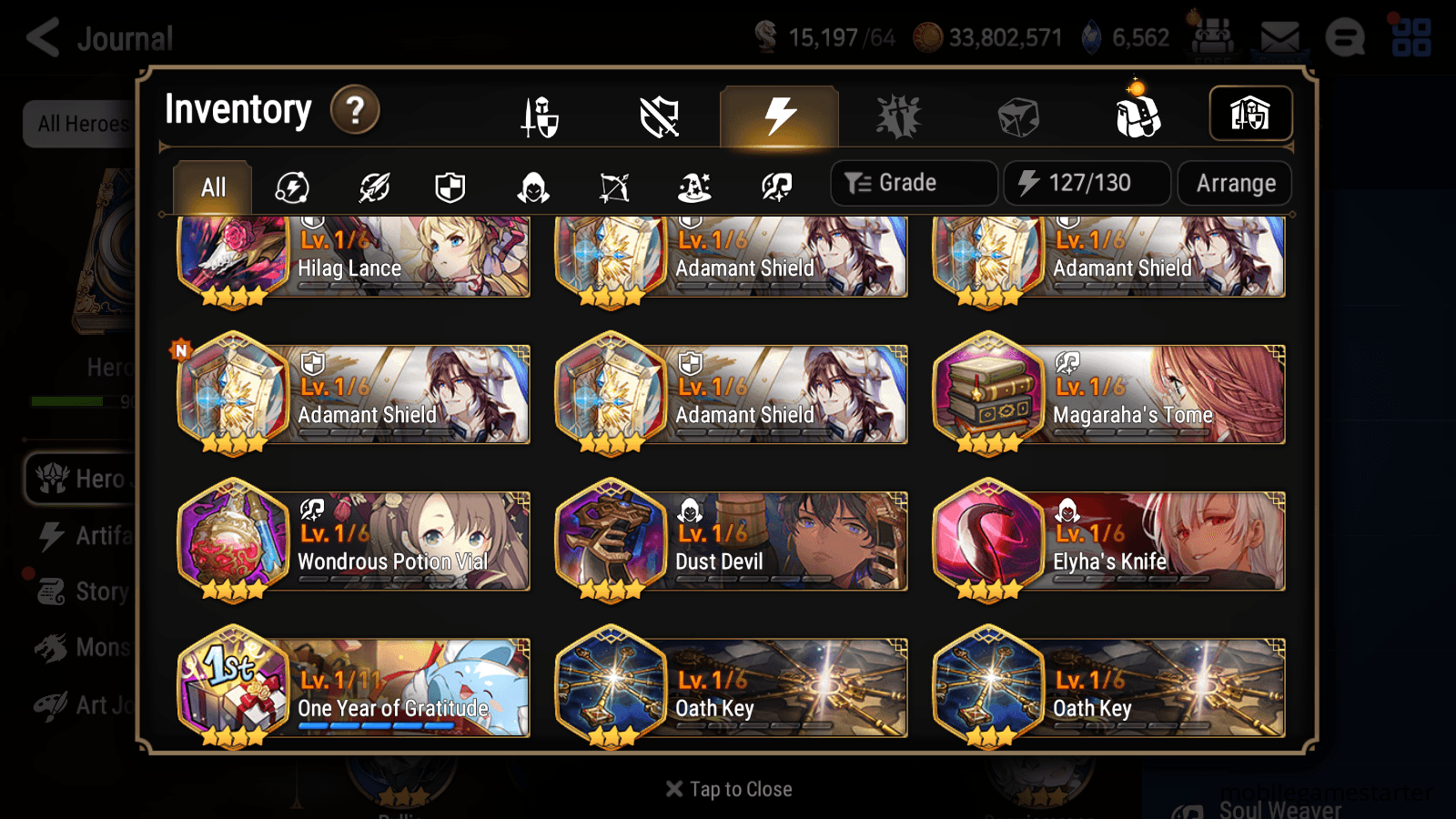Image resolution: width=1456 pixels, height=819 pixels.
Task: Open the Grade sorting dropdown
Action: pos(913,182)
